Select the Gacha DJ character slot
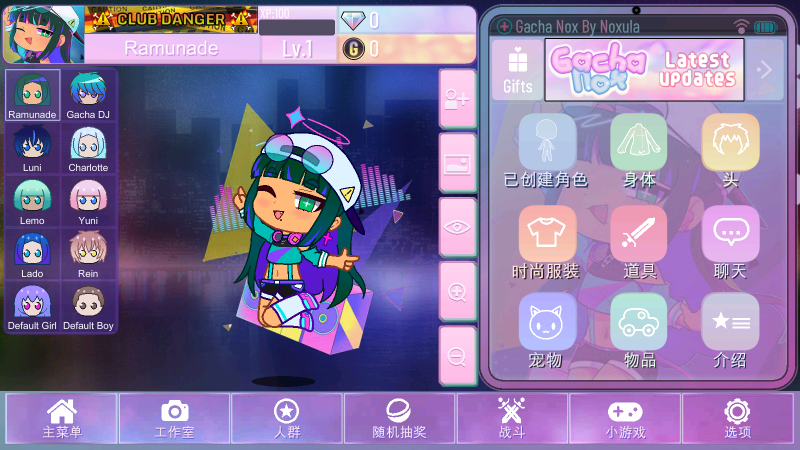The height and width of the screenshot is (450, 800). pos(88,95)
